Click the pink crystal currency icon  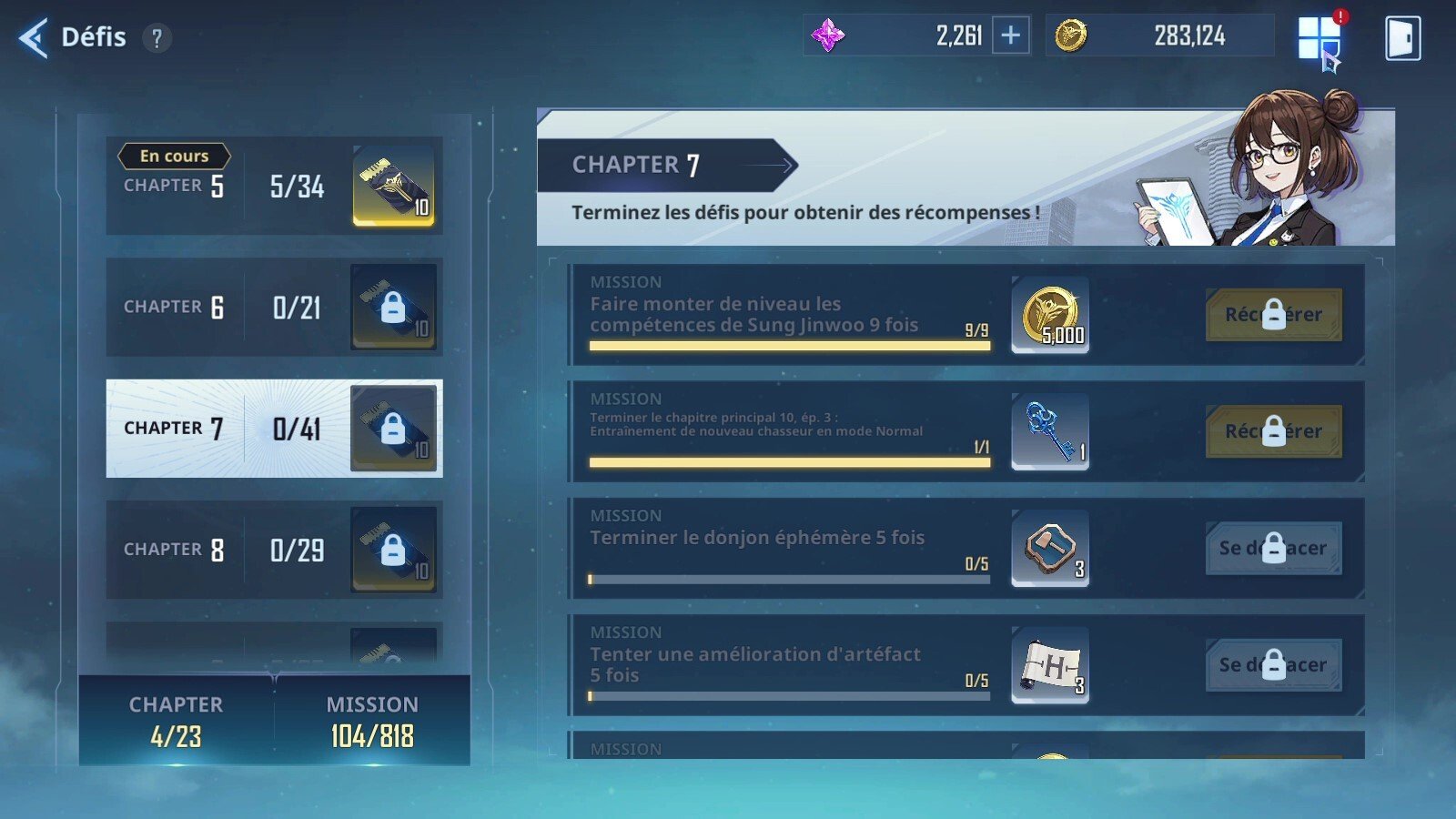[x=830, y=35]
